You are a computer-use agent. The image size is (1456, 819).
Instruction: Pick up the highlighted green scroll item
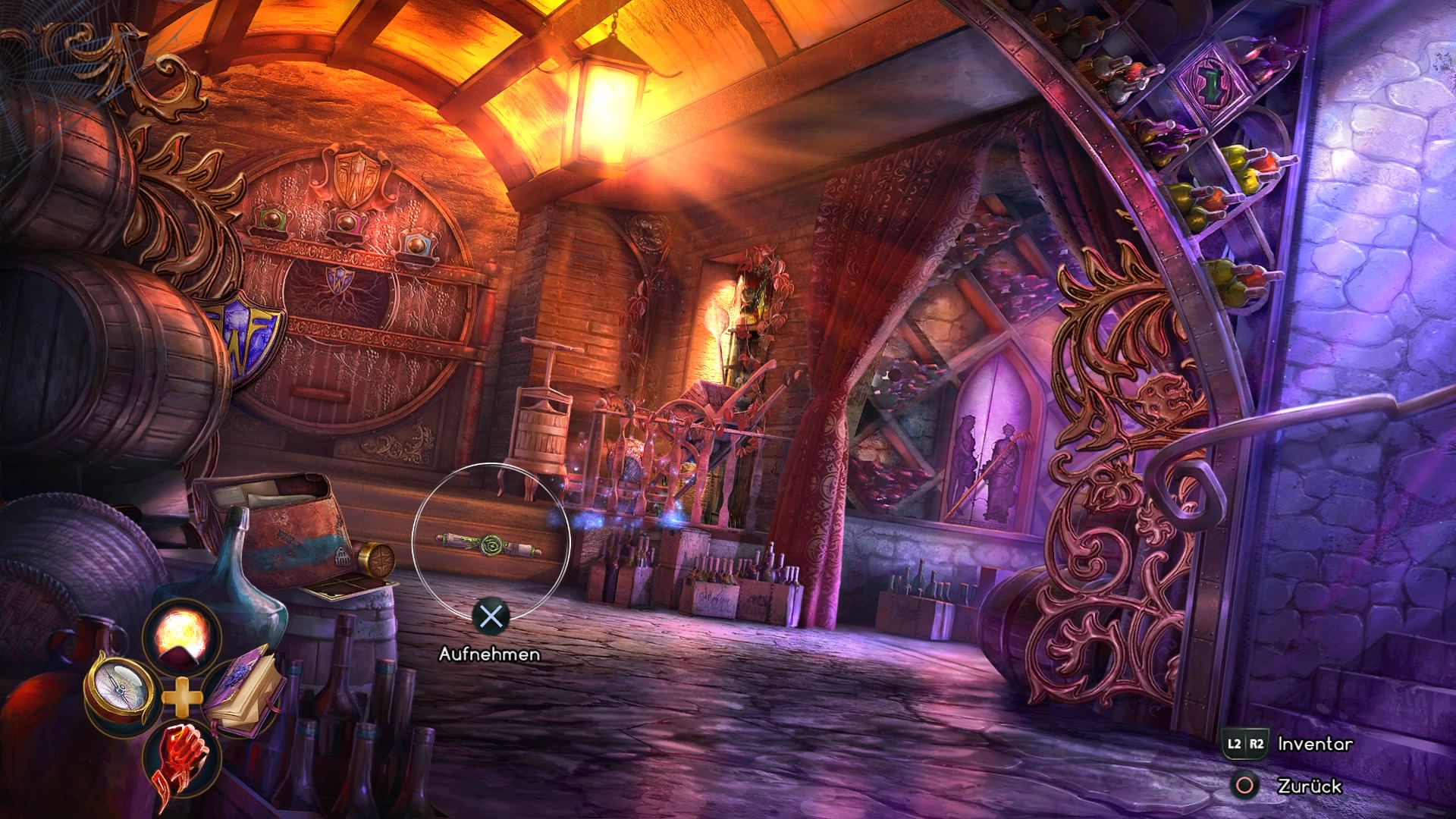(490, 542)
